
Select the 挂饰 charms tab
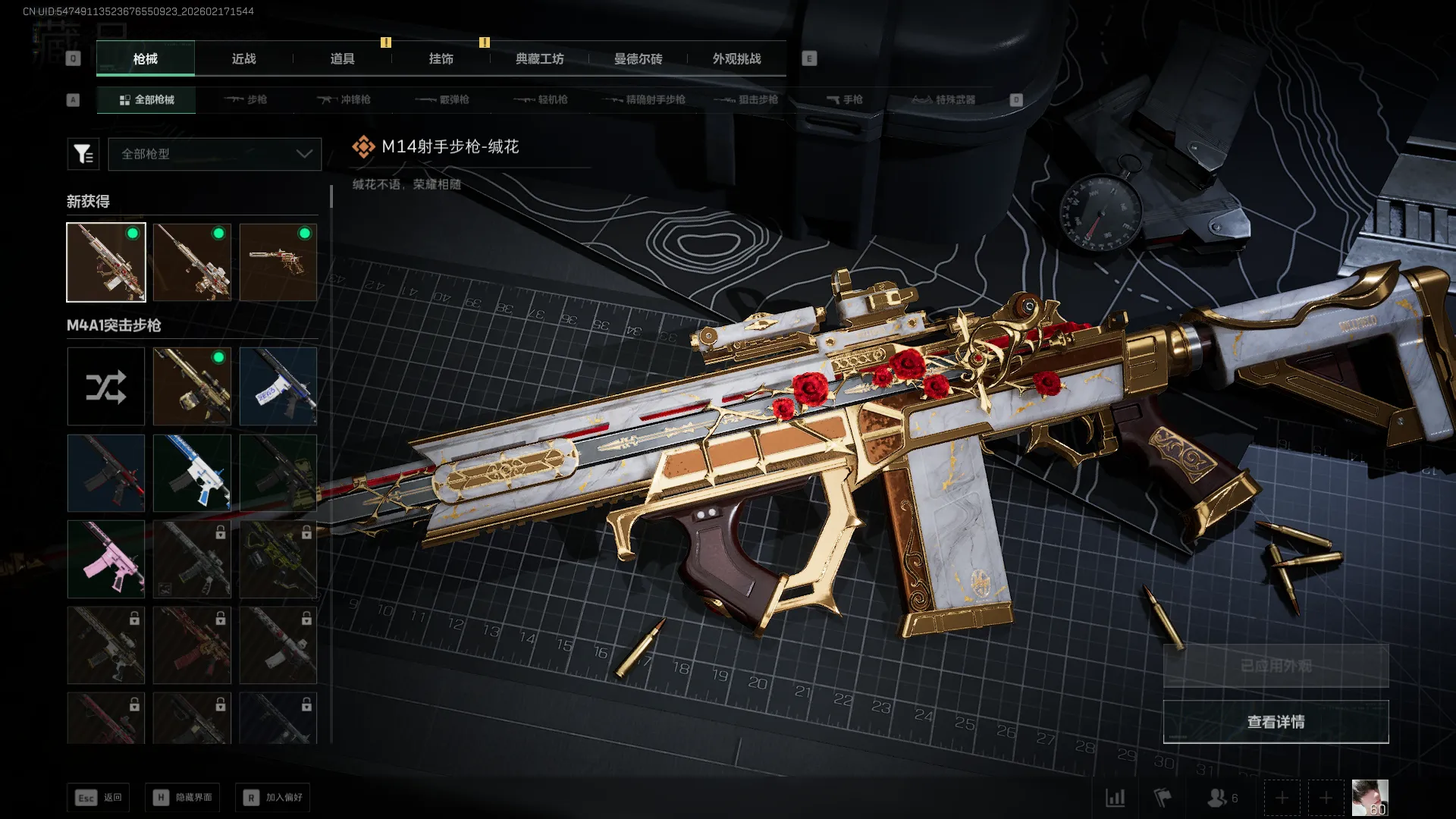(441, 58)
